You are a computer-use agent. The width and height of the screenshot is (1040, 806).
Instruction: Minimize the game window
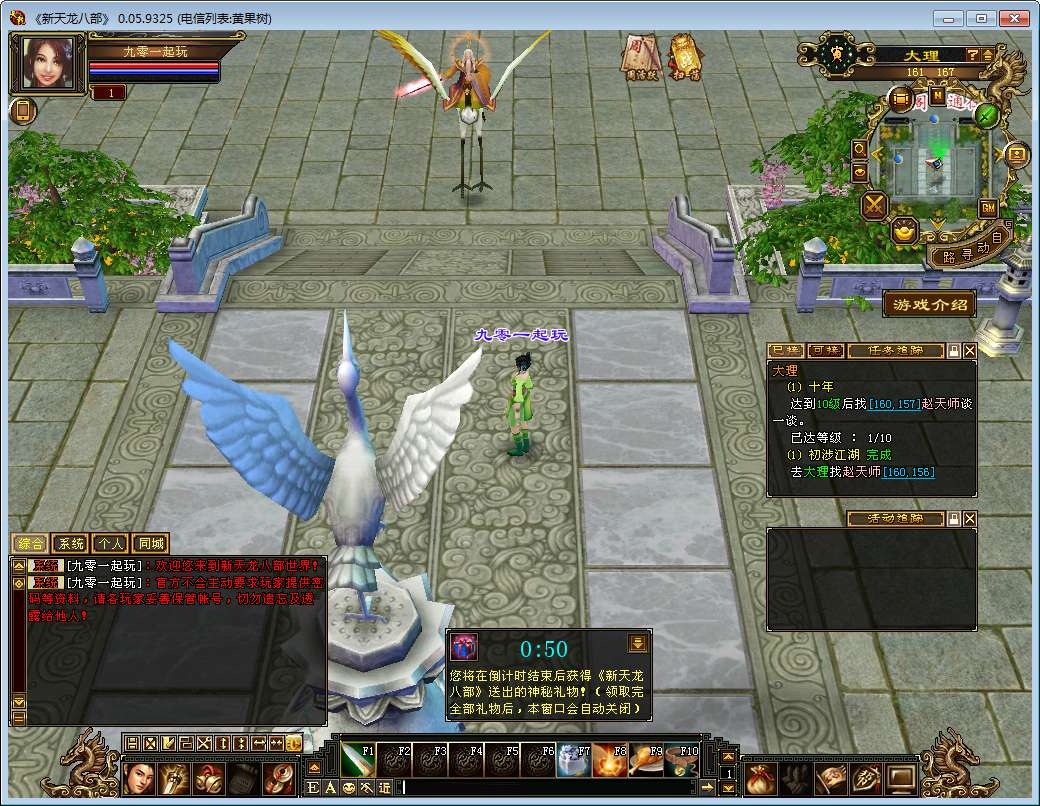(949, 18)
